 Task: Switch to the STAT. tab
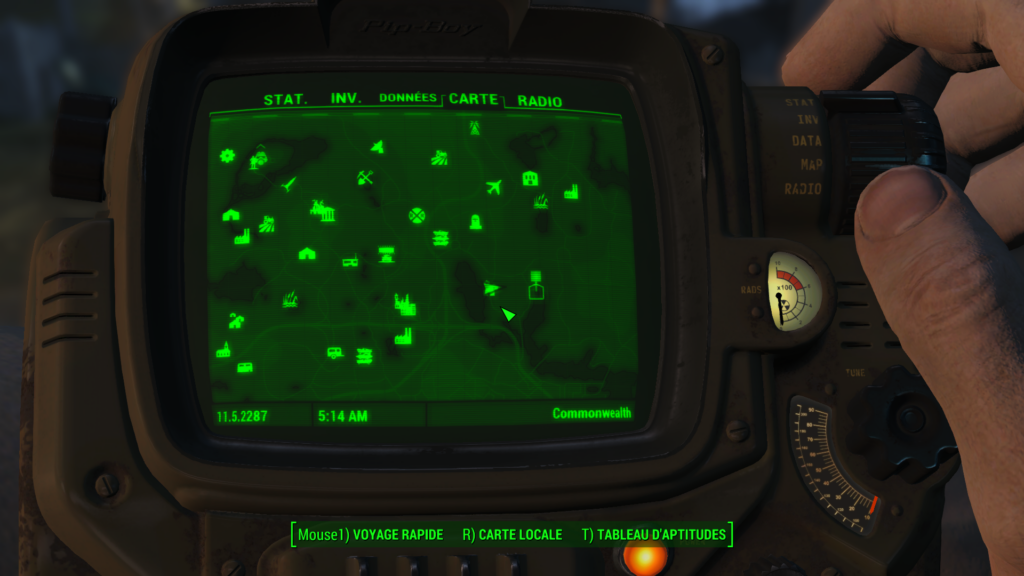pyautogui.click(x=284, y=100)
